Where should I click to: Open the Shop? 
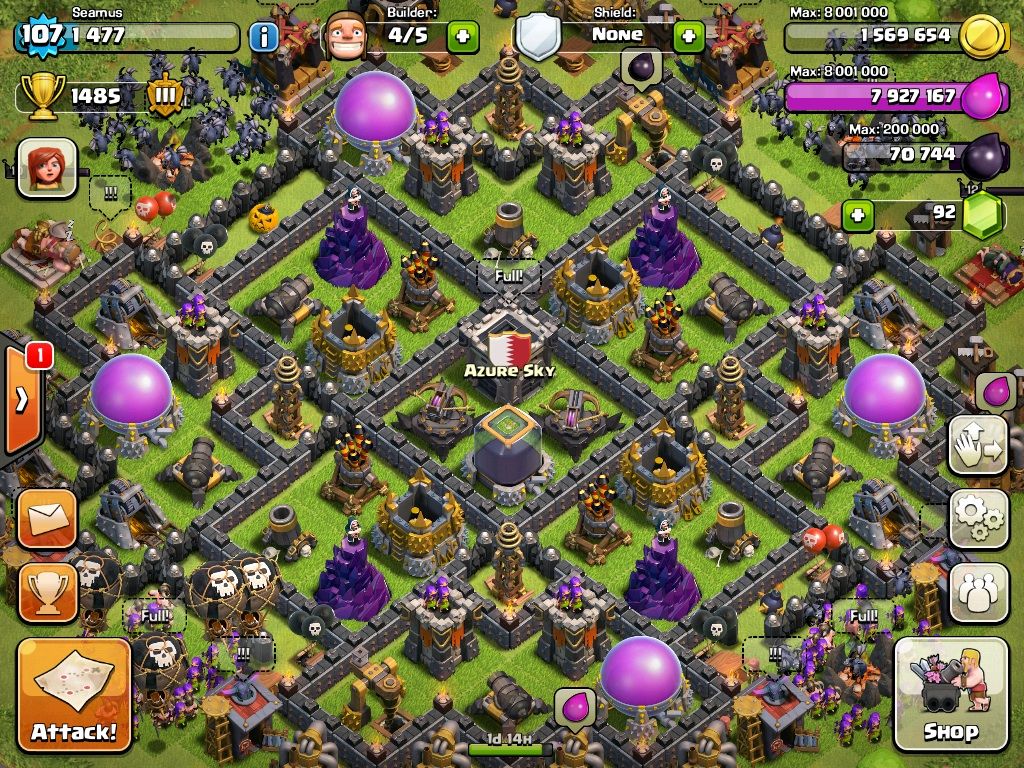click(951, 694)
